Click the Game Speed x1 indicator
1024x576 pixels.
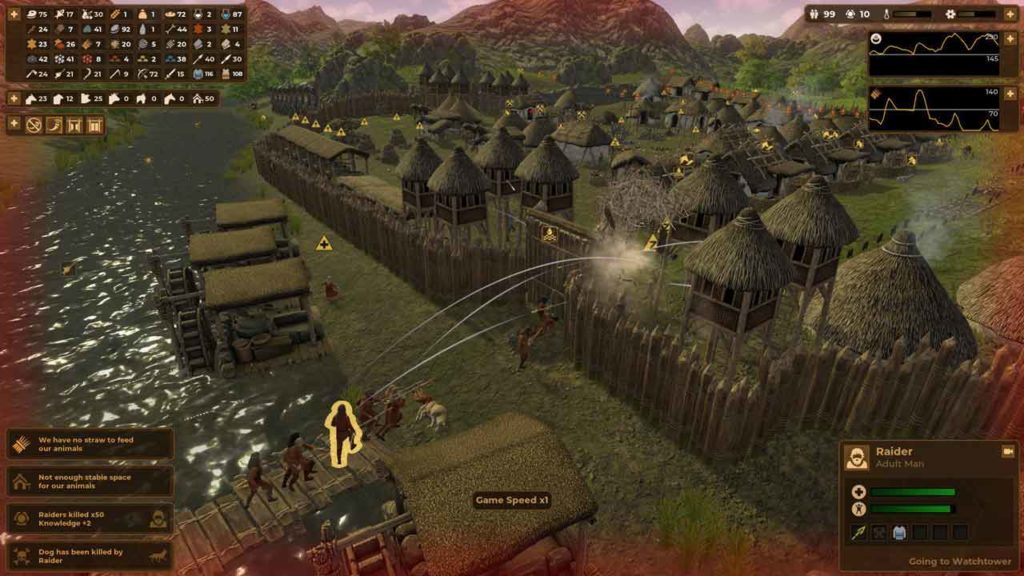tap(512, 499)
